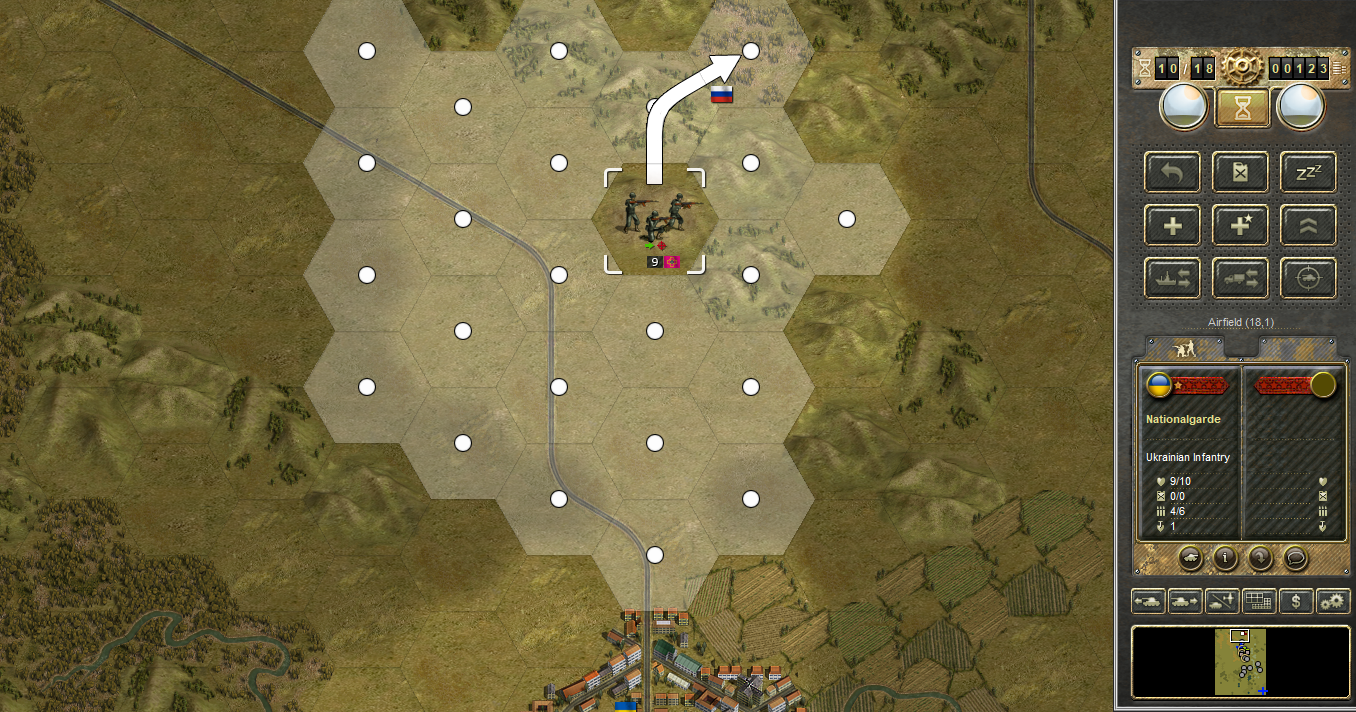1356x712 pixels.
Task: Click the round tank icon below unit stats
Action: pyautogui.click(x=1190, y=559)
